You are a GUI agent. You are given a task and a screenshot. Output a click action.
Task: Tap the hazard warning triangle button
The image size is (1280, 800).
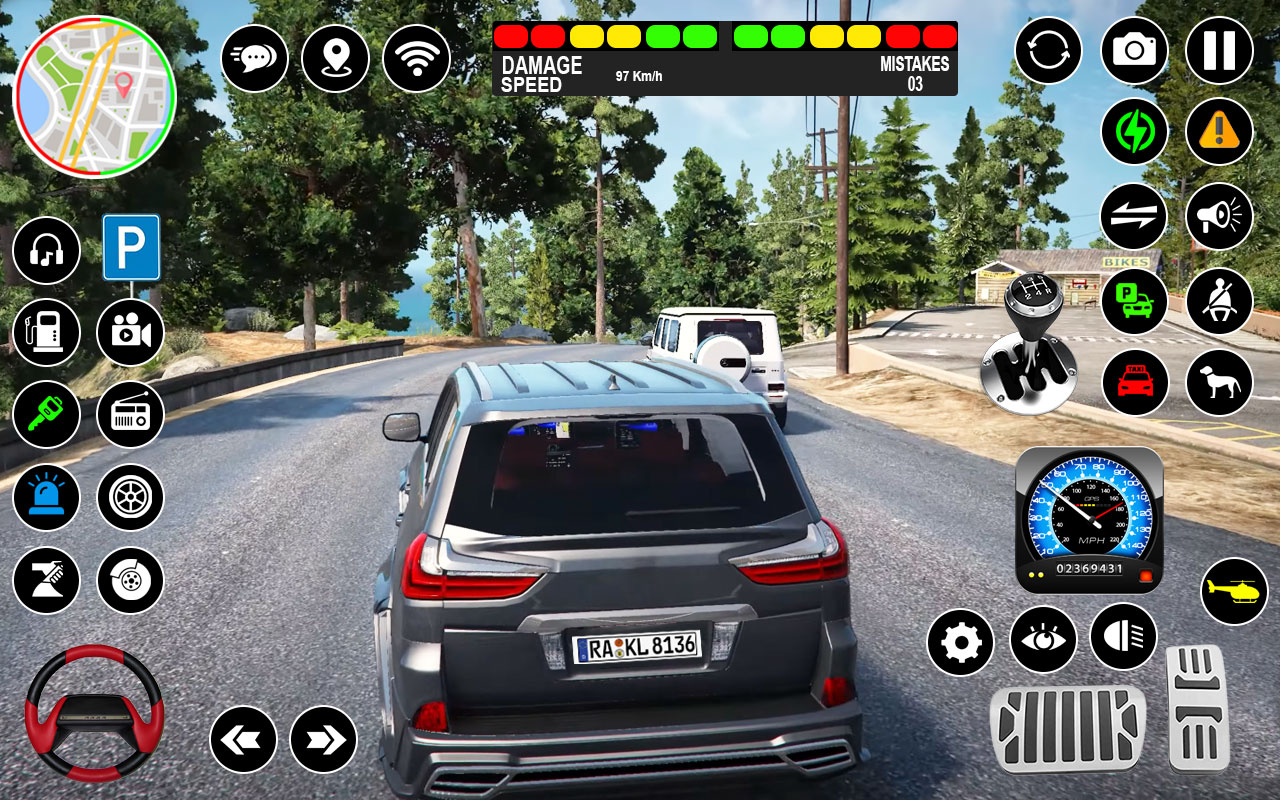pos(1219,132)
